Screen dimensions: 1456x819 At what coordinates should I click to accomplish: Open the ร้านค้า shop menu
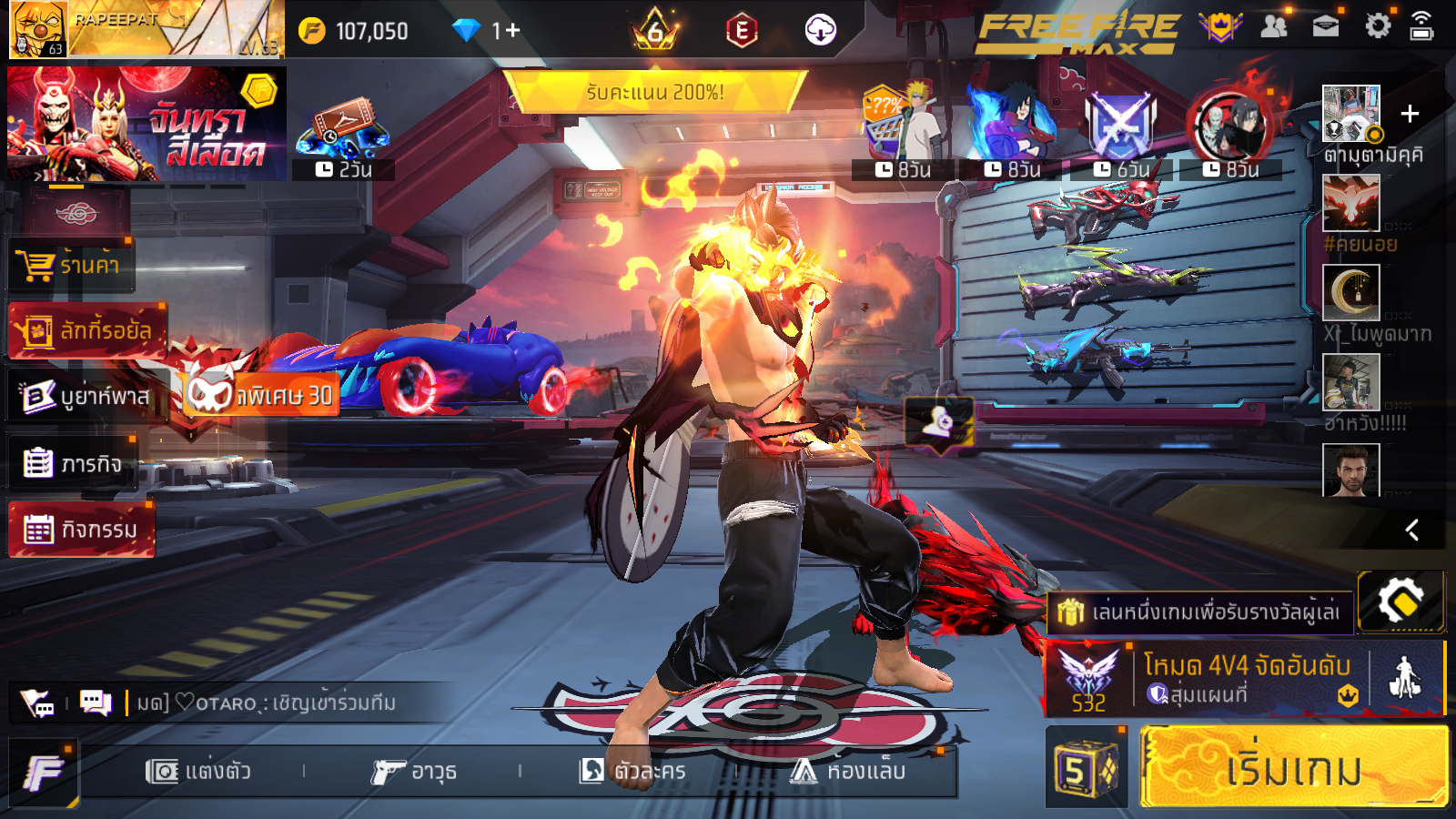[73, 266]
